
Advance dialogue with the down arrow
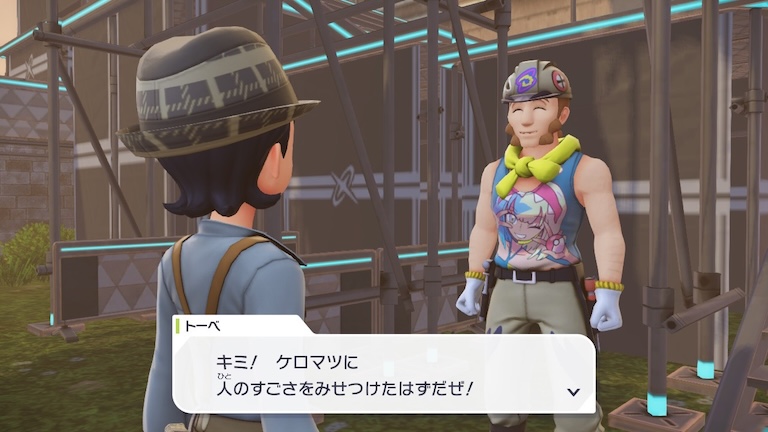tap(573, 391)
